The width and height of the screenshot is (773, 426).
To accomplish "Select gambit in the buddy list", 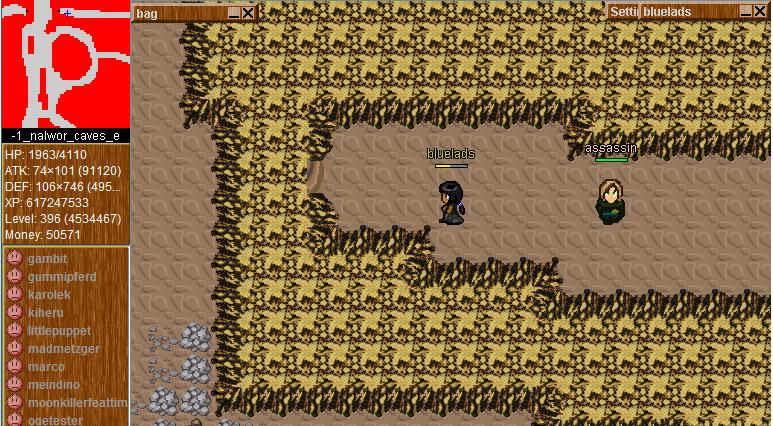I will click(x=48, y=259).
